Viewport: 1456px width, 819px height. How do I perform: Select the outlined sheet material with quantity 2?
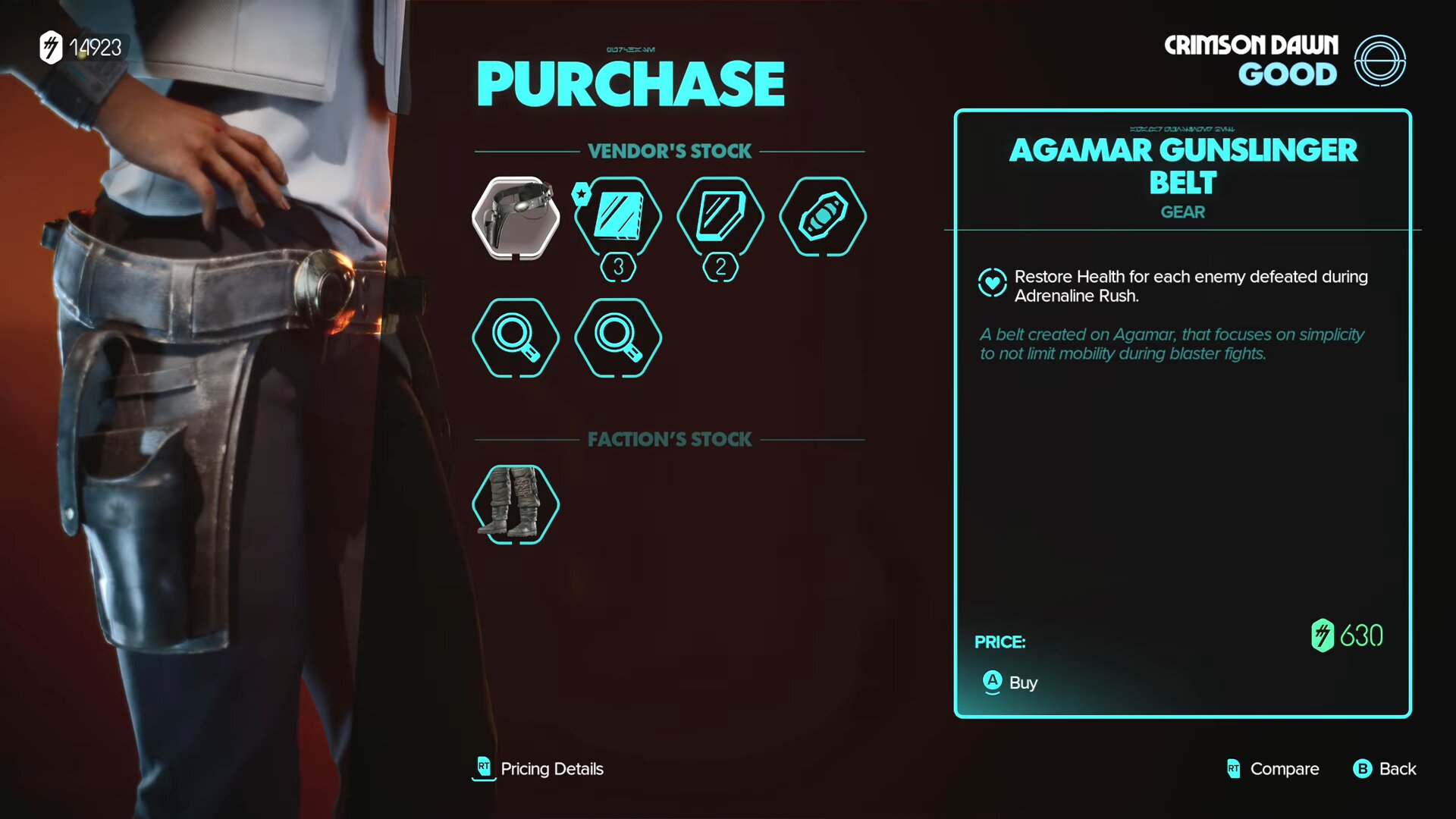(720, 217)
